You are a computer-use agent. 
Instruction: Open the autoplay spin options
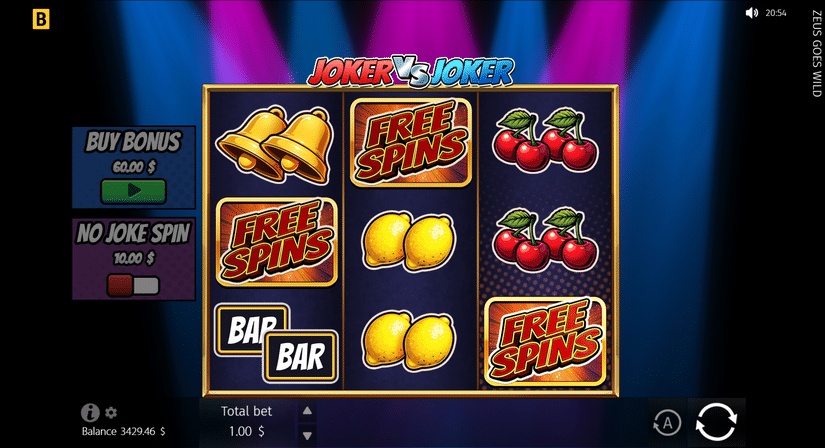tap(667, 423)
